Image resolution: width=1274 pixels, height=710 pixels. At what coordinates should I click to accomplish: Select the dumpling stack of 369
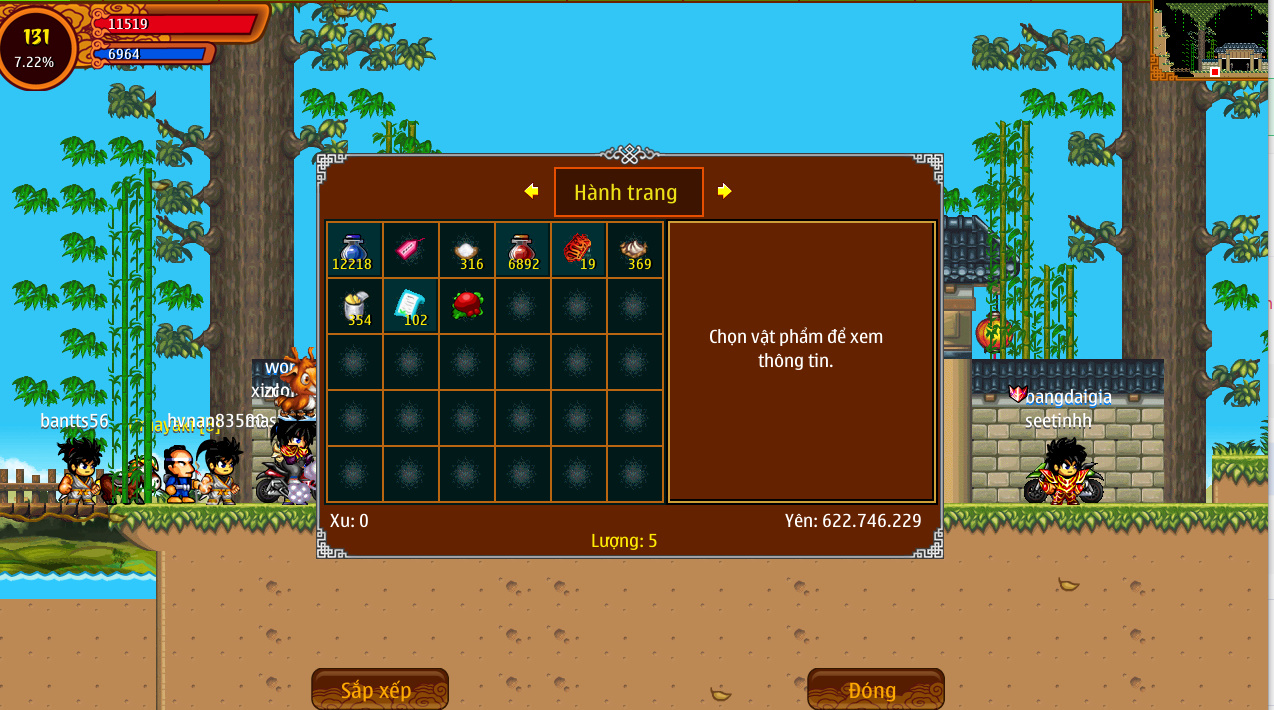(x=634, y=250)
